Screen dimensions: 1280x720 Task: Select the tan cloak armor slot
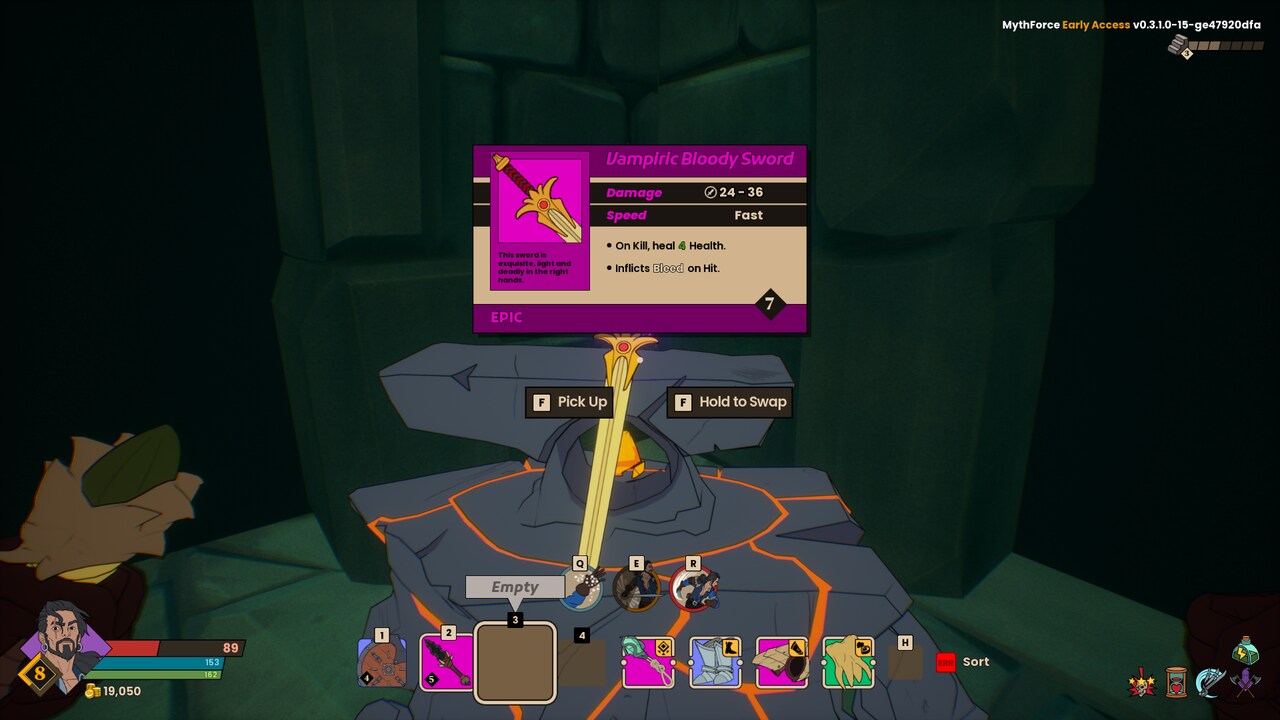click(781, 662)
